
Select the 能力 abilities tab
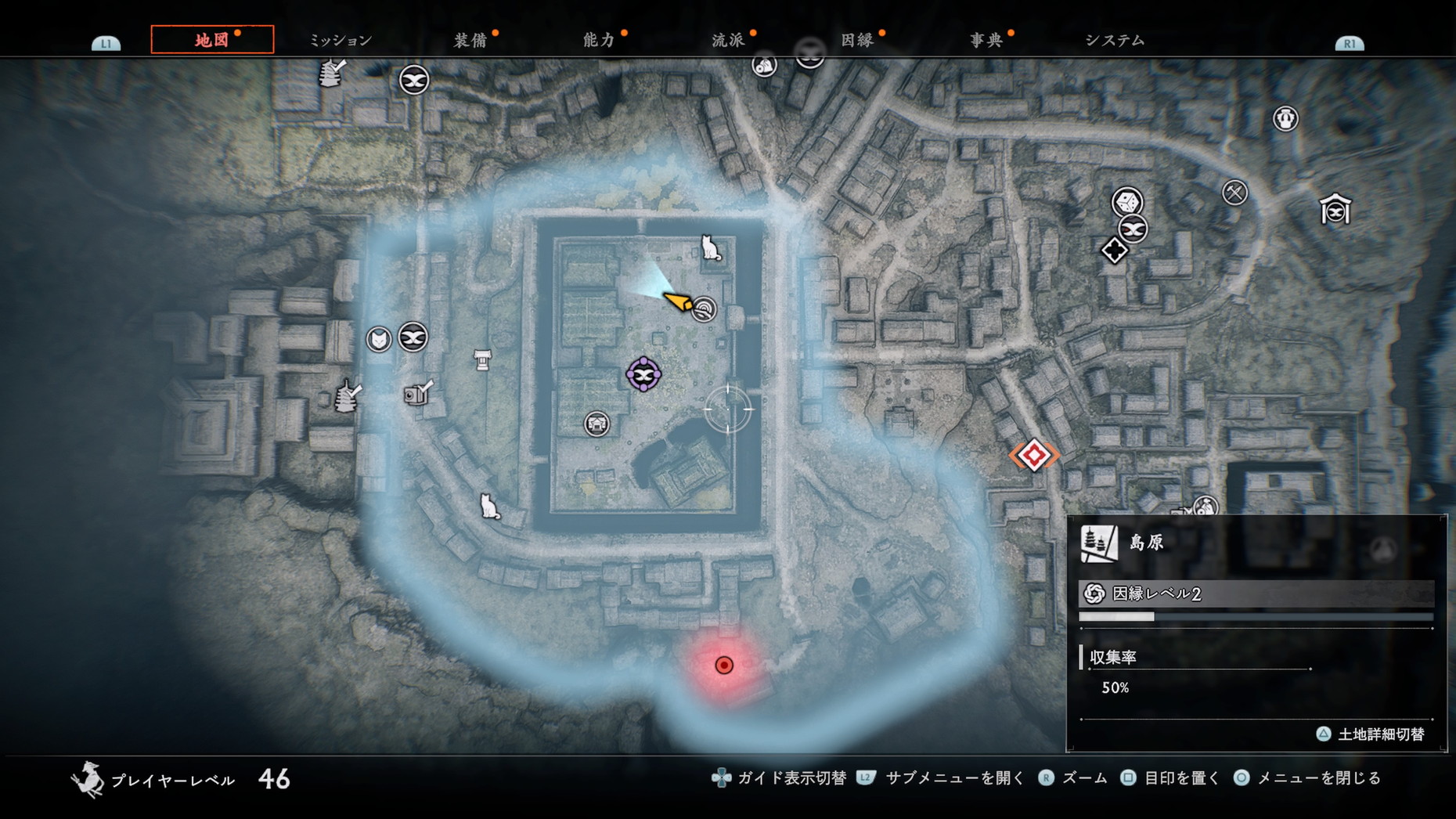pos(599,40)
